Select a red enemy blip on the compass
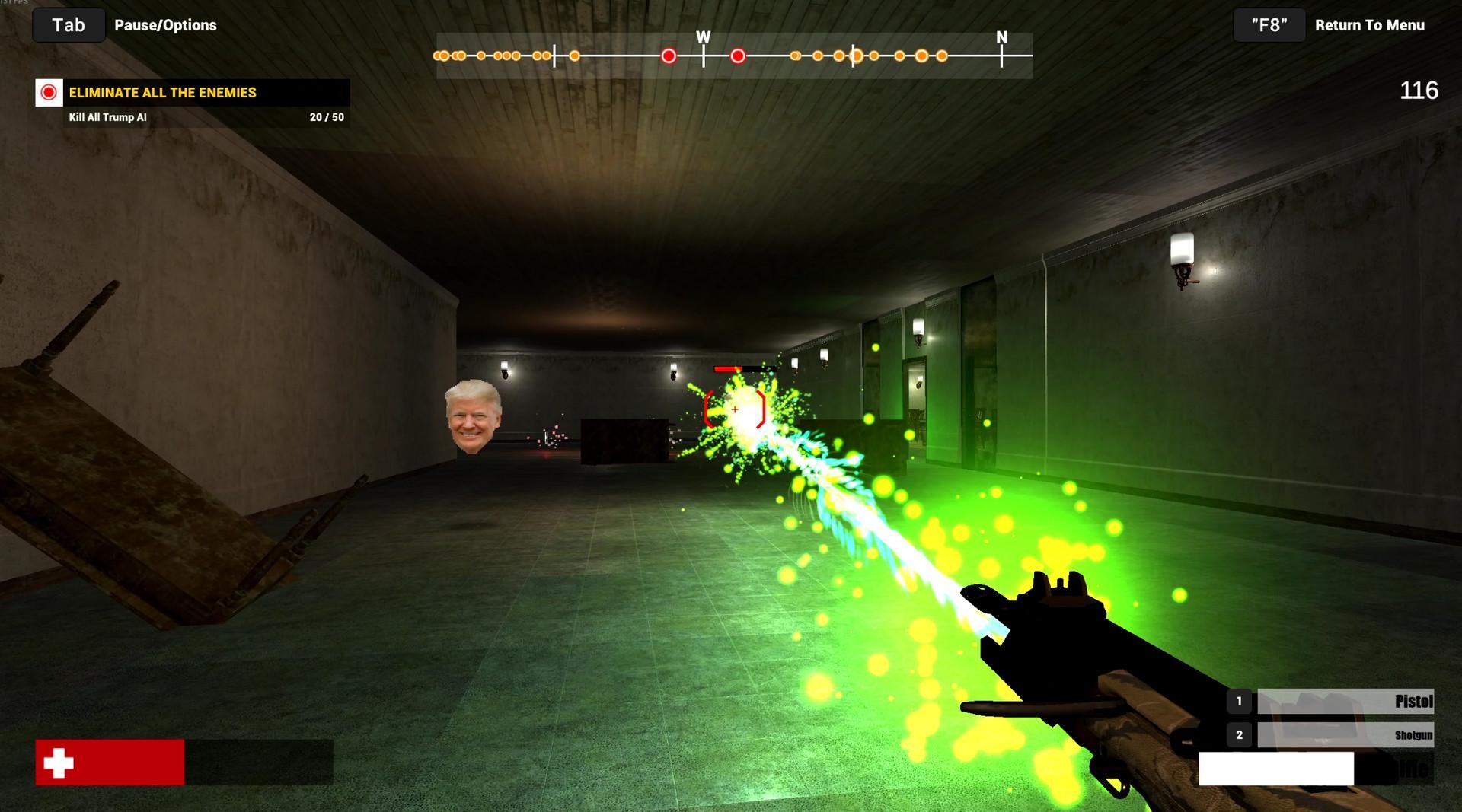This screenshot has width=1462, height=812. pyautogui.click(x=669, y=55)
